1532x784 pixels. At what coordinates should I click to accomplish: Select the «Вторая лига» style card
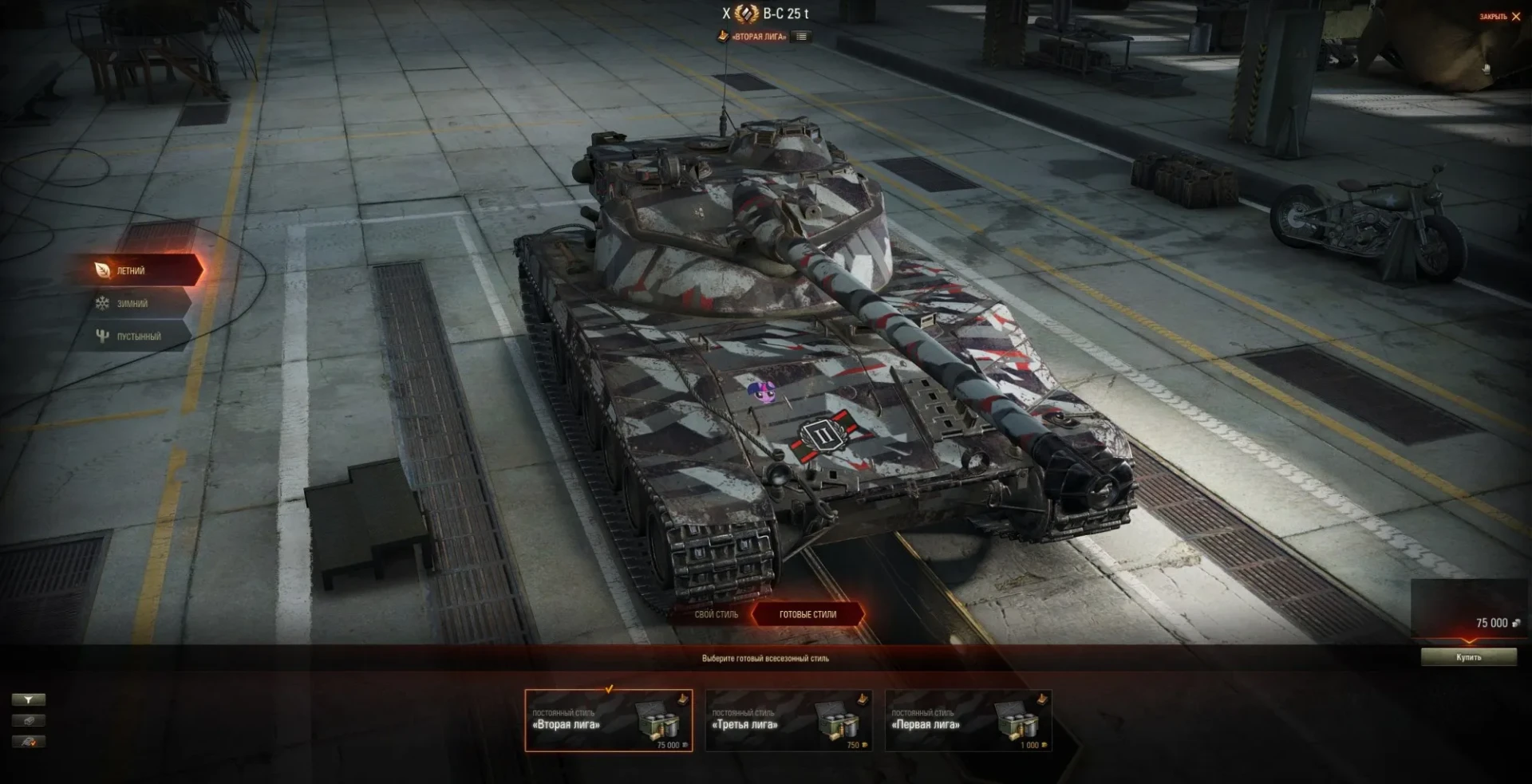pos(608,721)
